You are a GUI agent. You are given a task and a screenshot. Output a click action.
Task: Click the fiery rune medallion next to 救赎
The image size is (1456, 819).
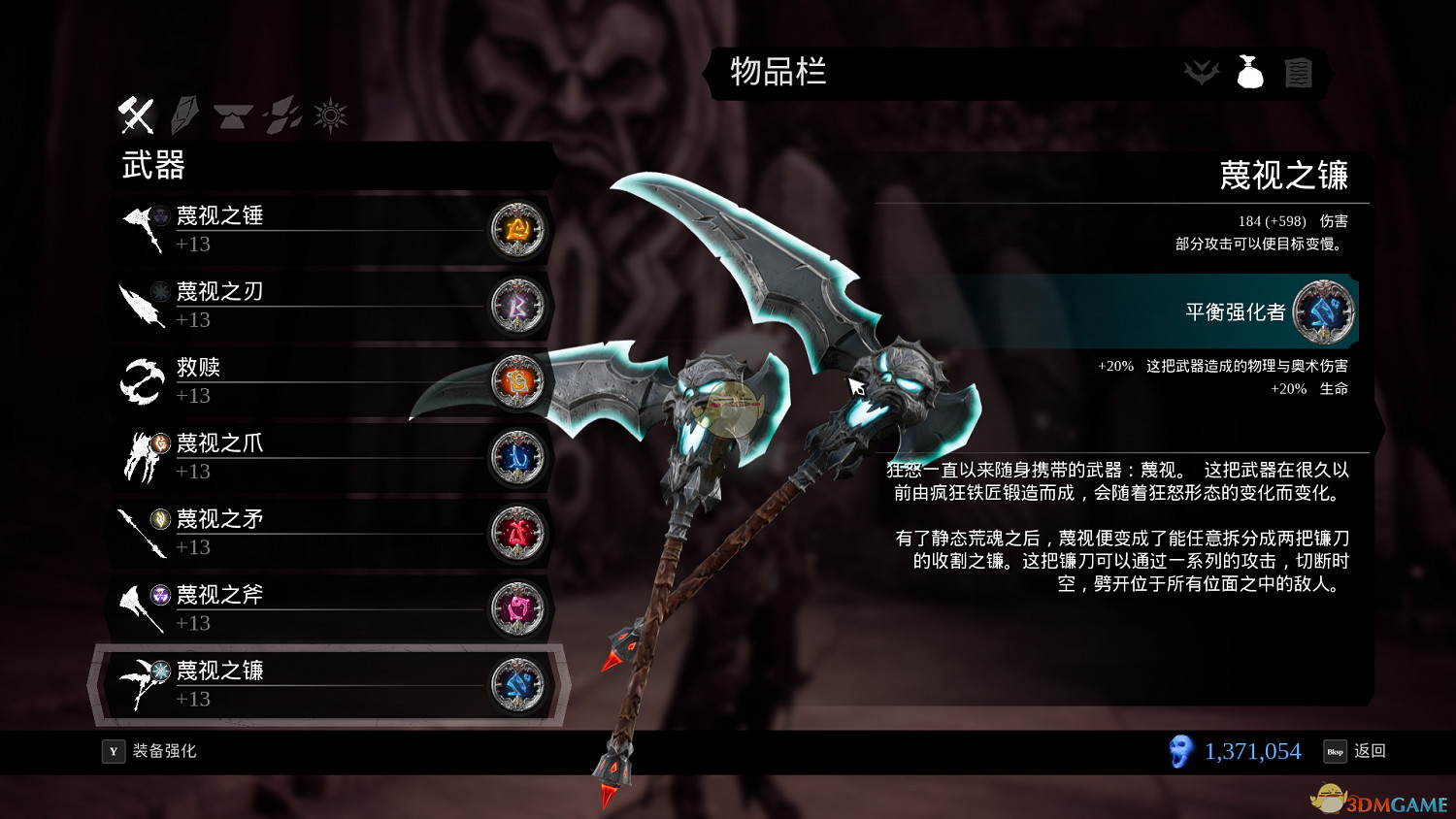point(517,382)
